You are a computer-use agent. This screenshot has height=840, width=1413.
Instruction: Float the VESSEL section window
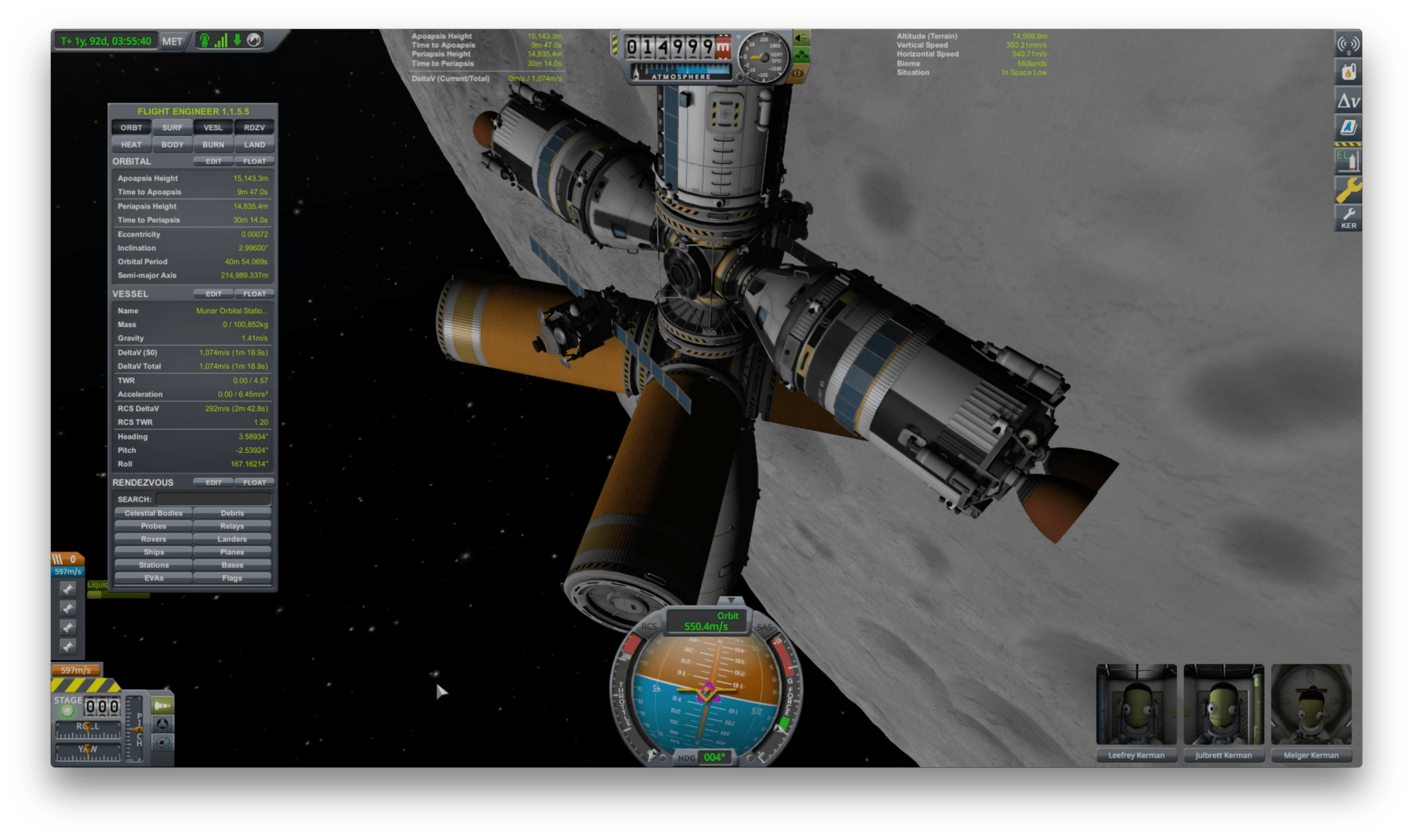(x=254, y=294)
